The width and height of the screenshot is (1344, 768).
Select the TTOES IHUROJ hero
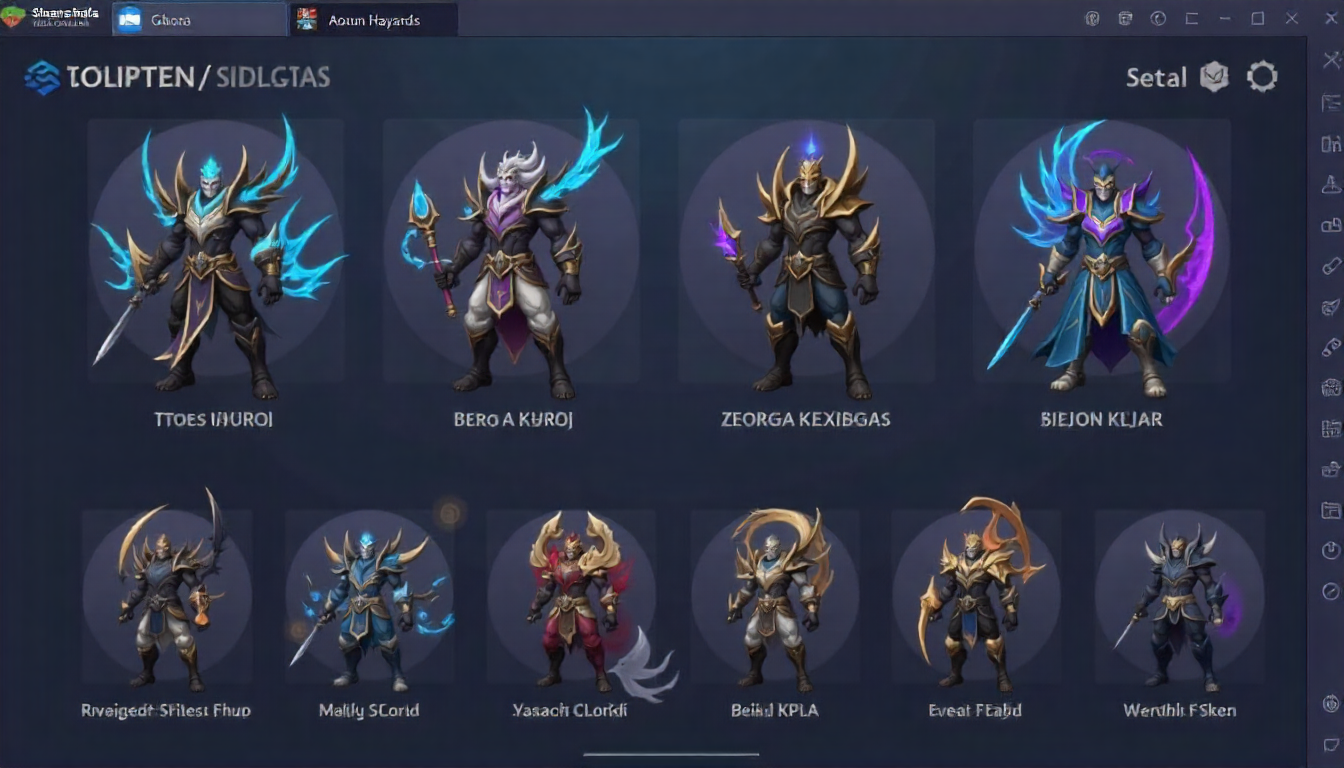click(x=215, y=260)
